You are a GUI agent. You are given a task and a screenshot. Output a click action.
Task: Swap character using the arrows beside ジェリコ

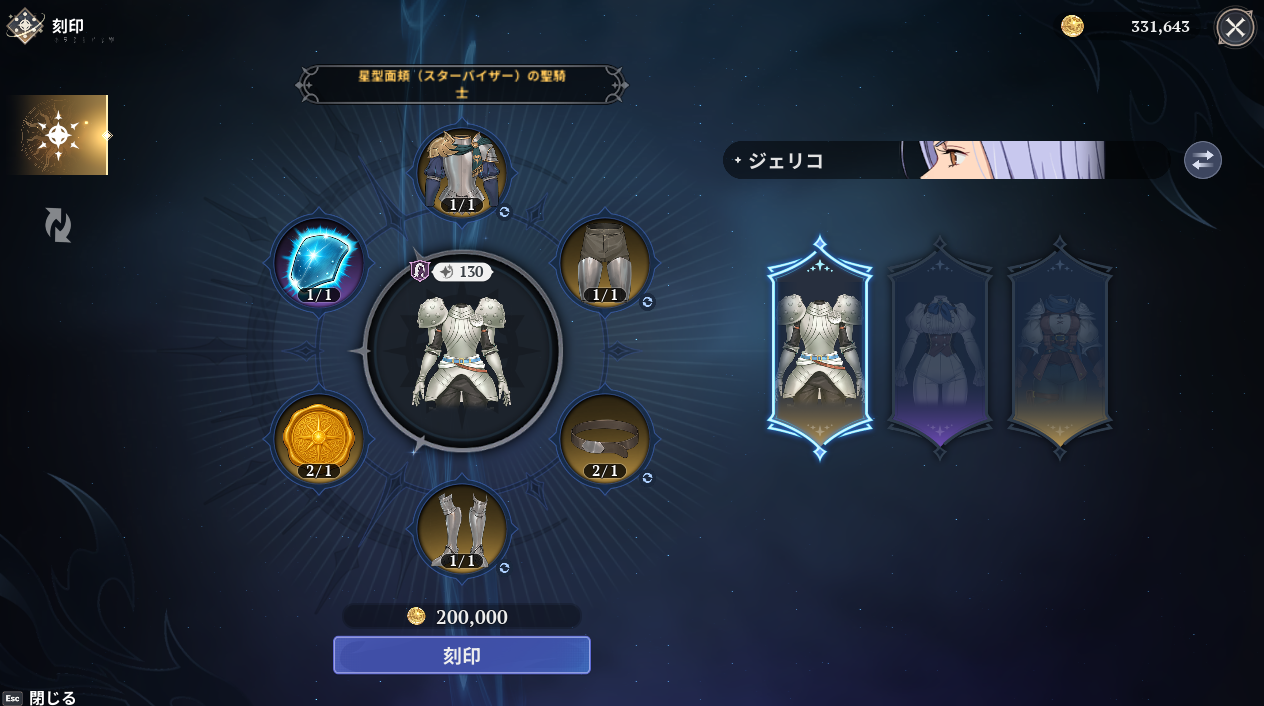point(1202,160)
